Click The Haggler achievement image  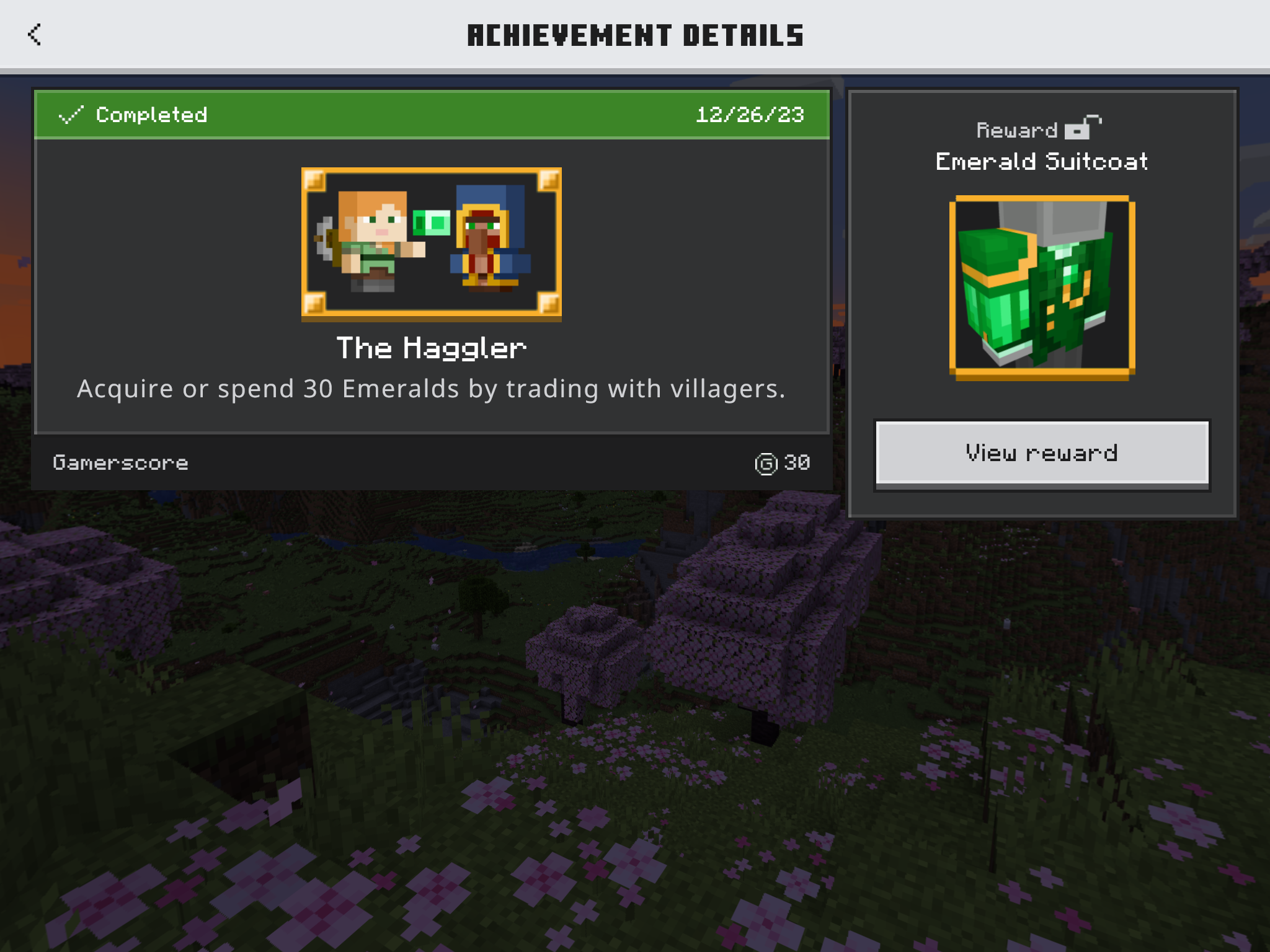432,243
